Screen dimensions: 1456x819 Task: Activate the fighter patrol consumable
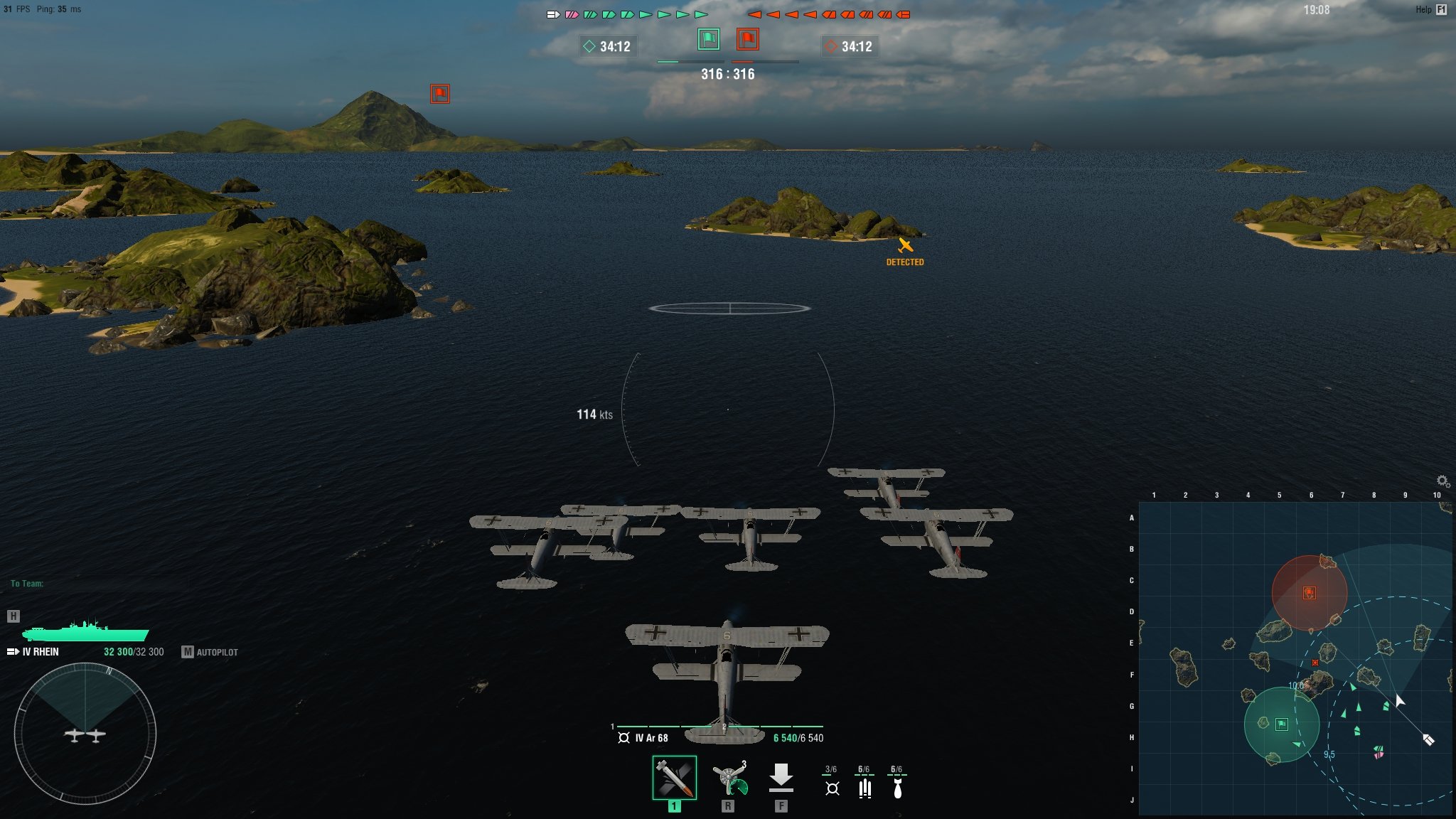(729, 779)
